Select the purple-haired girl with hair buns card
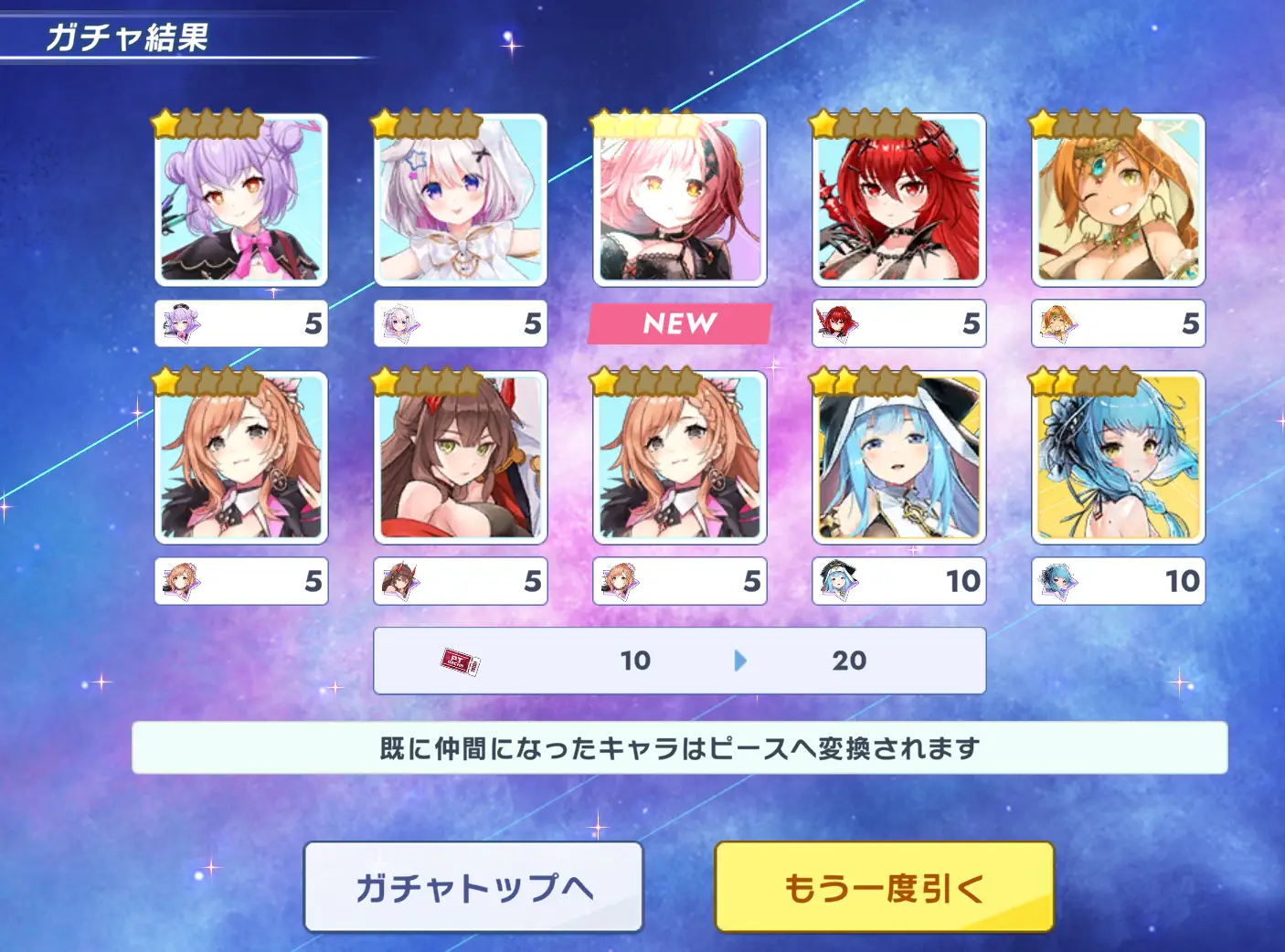This screenshot has height=952, width=1285. [x=241, y=200]
